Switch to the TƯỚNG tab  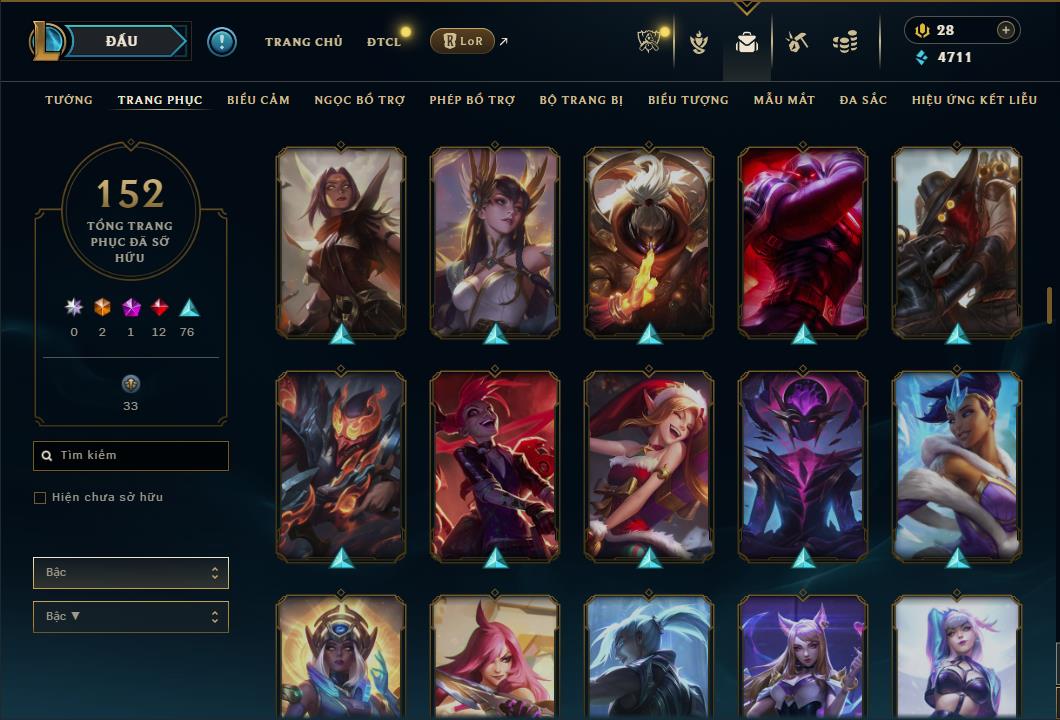click(69, 100)
